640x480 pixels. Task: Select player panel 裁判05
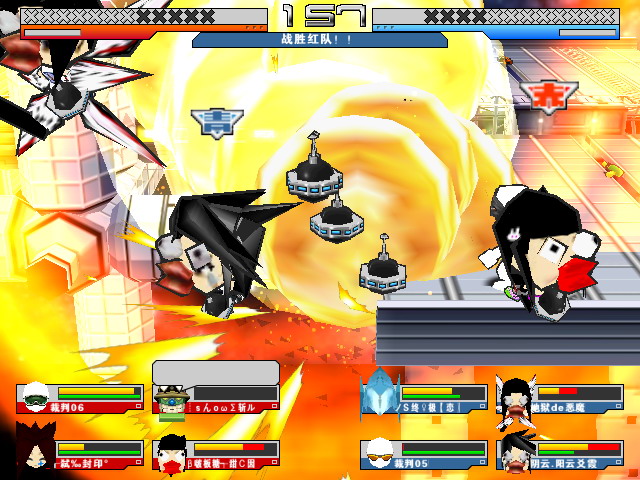424,454
